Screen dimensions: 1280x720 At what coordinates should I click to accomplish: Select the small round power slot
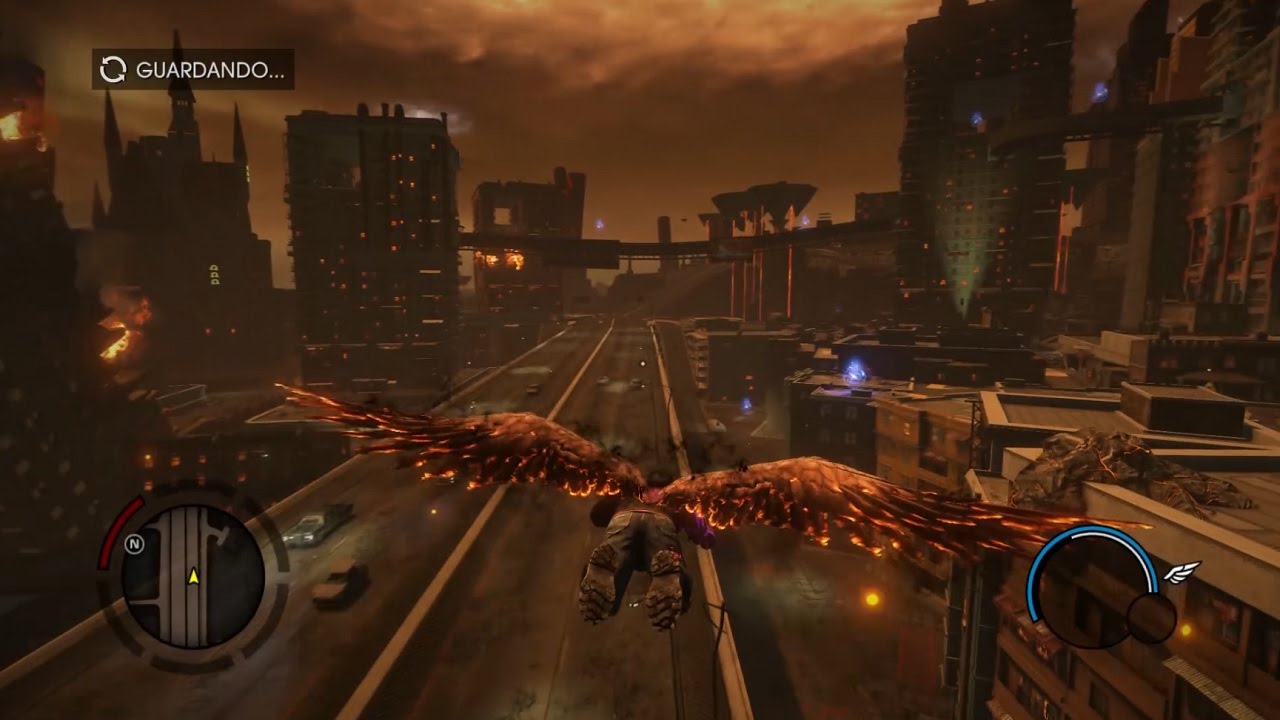[1151, 618]
